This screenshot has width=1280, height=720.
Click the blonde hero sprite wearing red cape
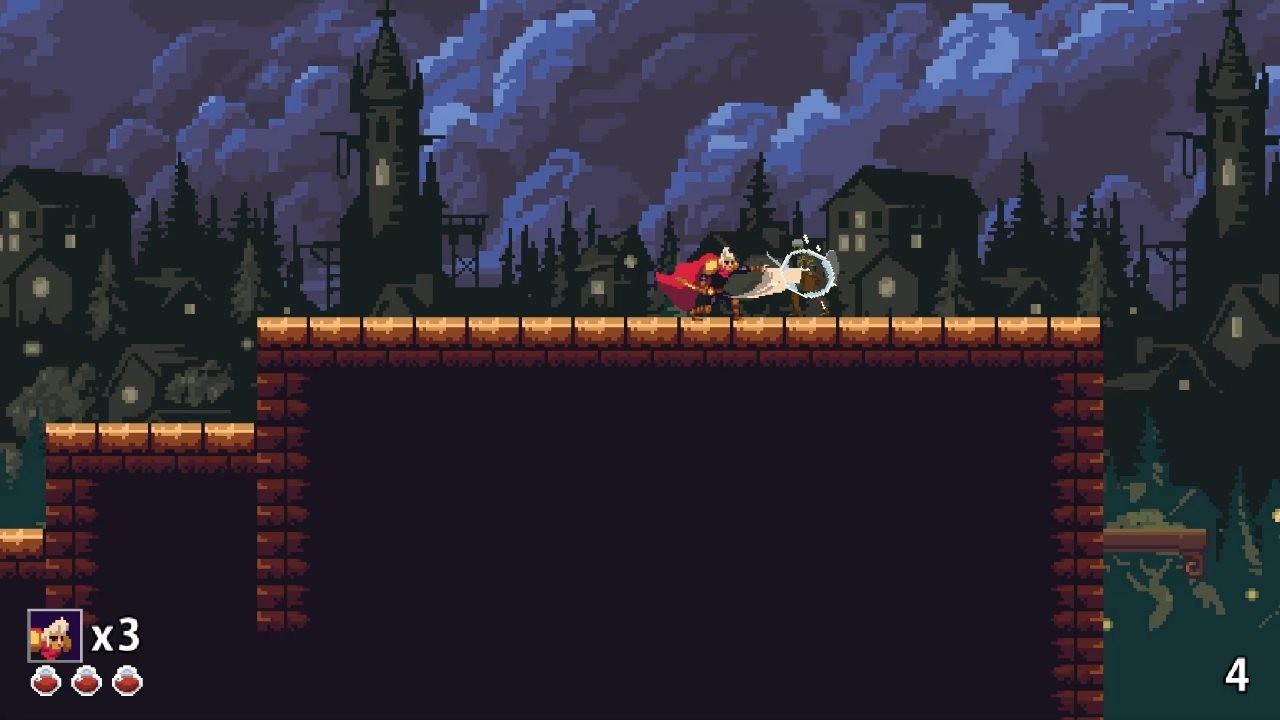pos(715,280)
